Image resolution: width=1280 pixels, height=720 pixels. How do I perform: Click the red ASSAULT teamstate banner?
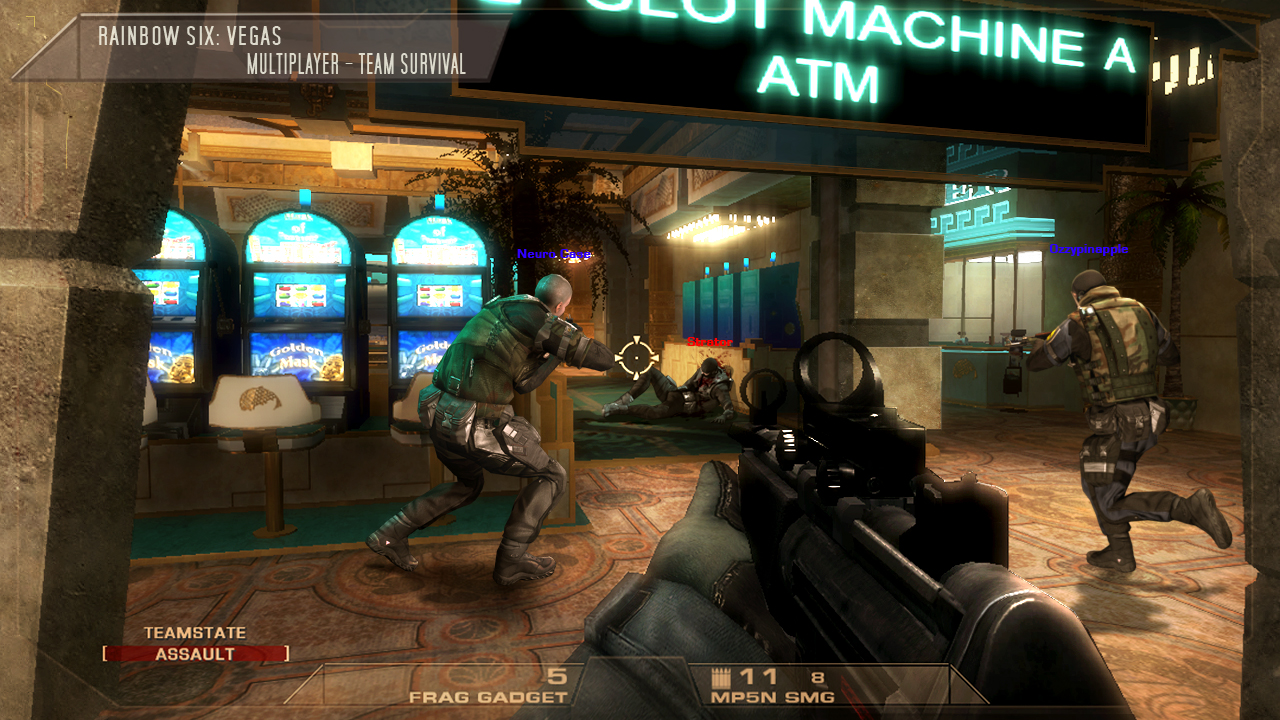click(196, 655)
